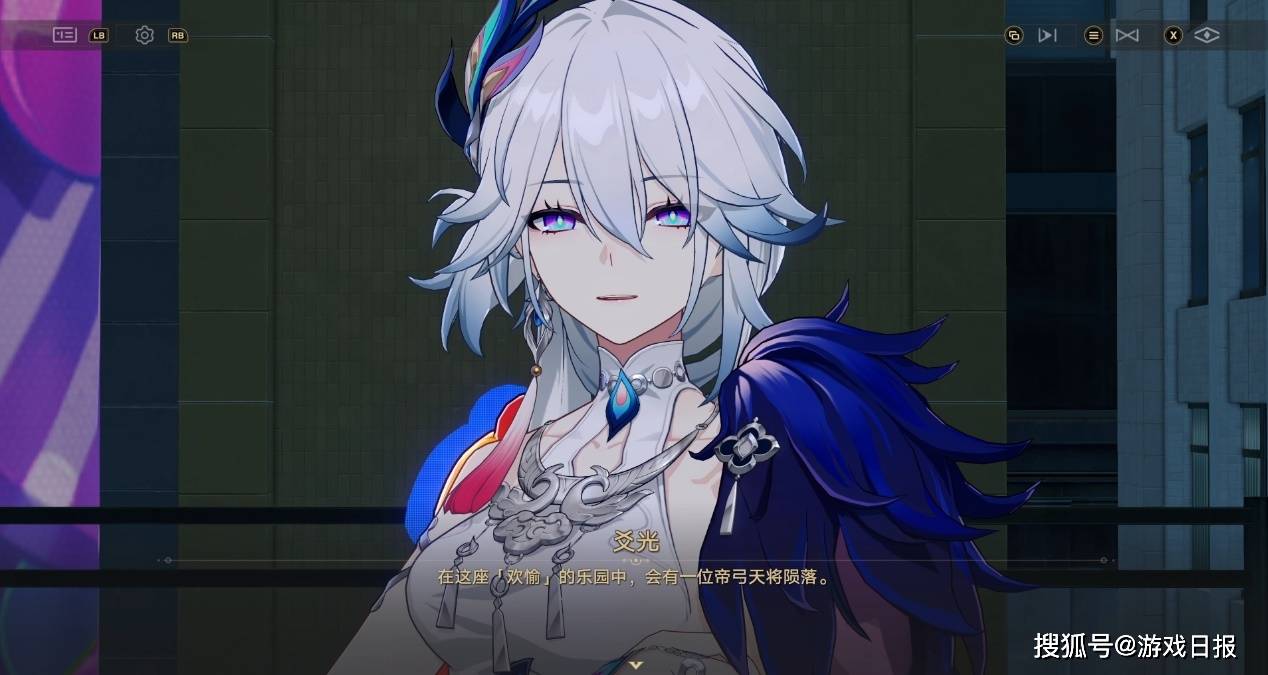The height and width of the screenshot is (675, 1268).
Task: Hide the interface with the eye icon
Action: [1207, 36]
